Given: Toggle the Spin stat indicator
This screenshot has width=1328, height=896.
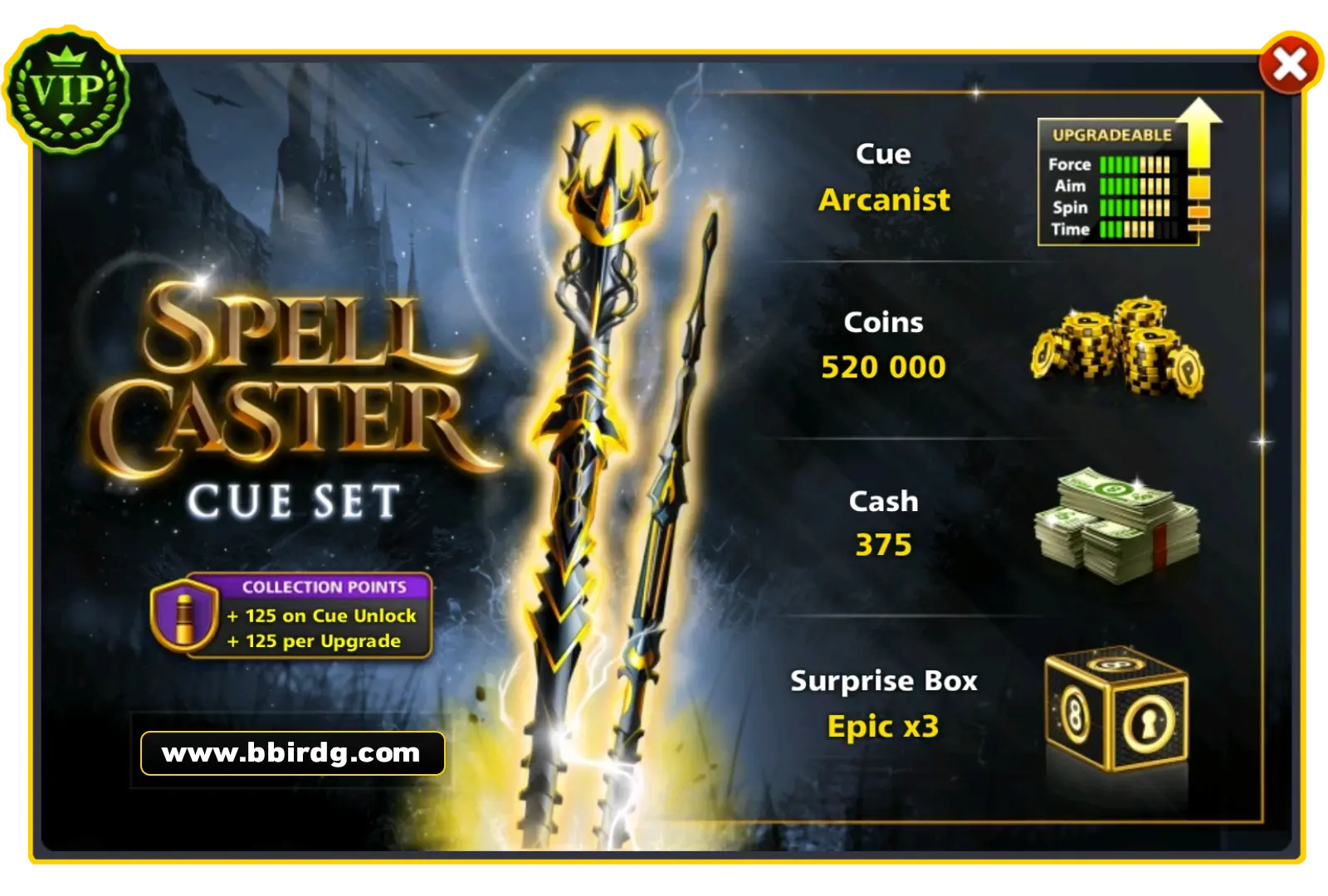Looking at the screenshot, I should pos(1133,208).
